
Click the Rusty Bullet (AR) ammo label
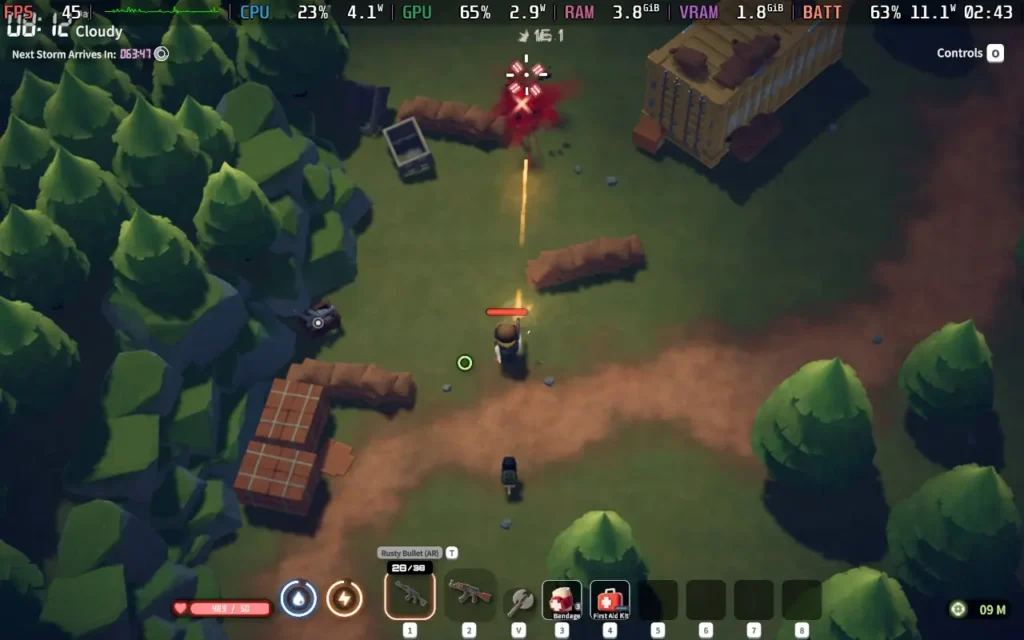410,553
